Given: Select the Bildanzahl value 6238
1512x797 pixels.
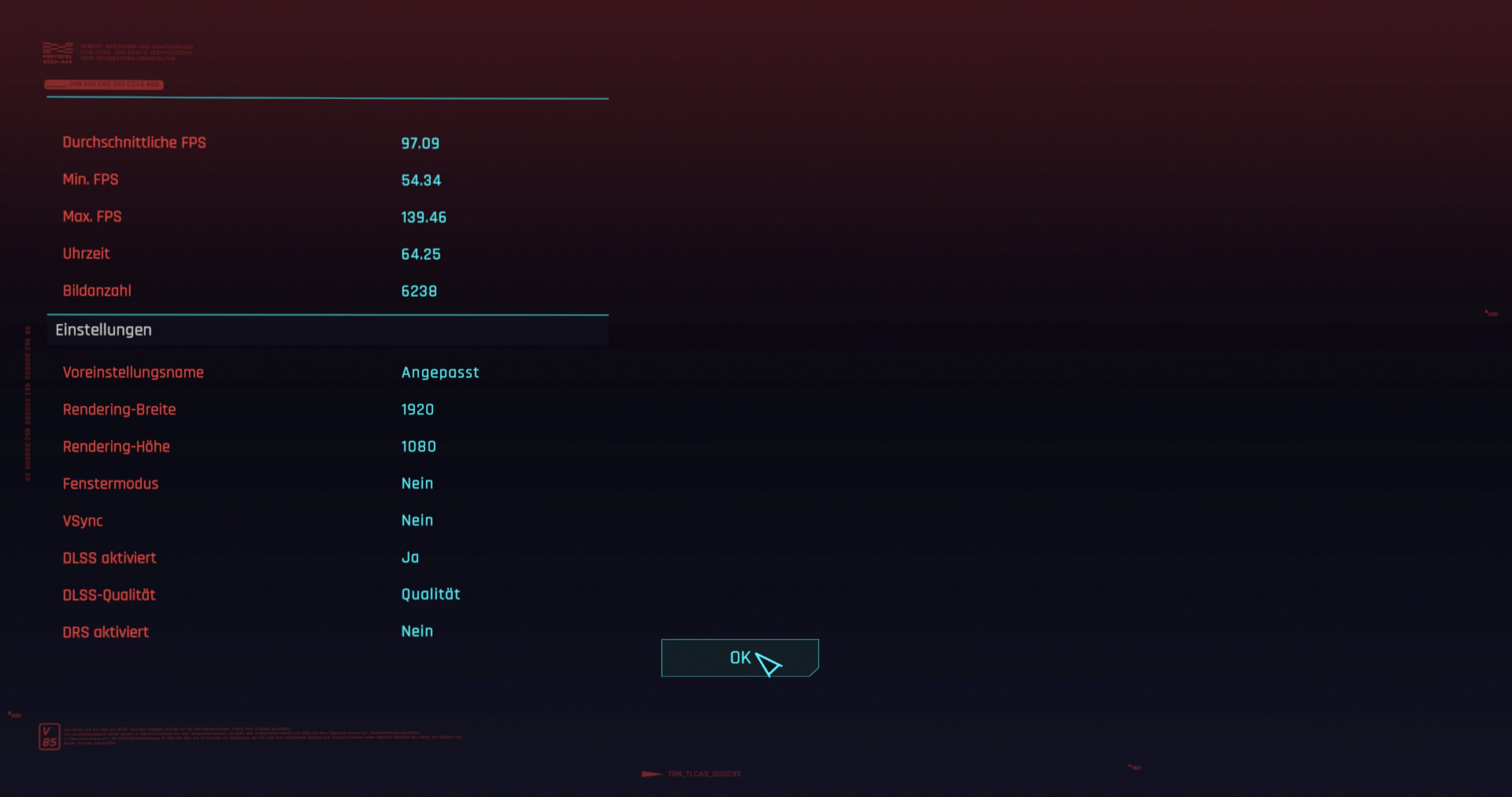Looking at the screenshot, I should (x=419, y=290).
